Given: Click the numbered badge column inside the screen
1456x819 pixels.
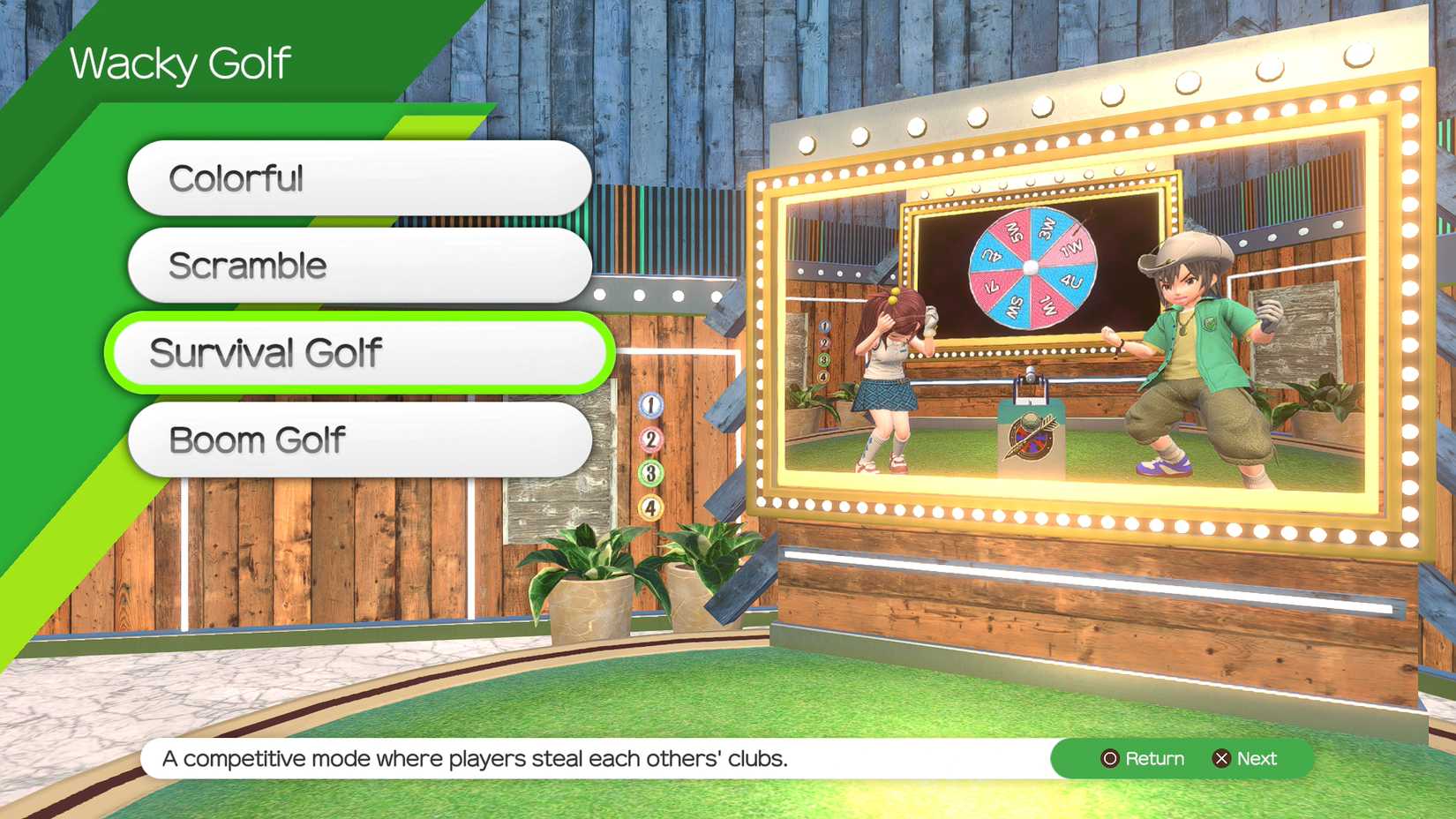Looking at the screenshot, I should 825,350.
